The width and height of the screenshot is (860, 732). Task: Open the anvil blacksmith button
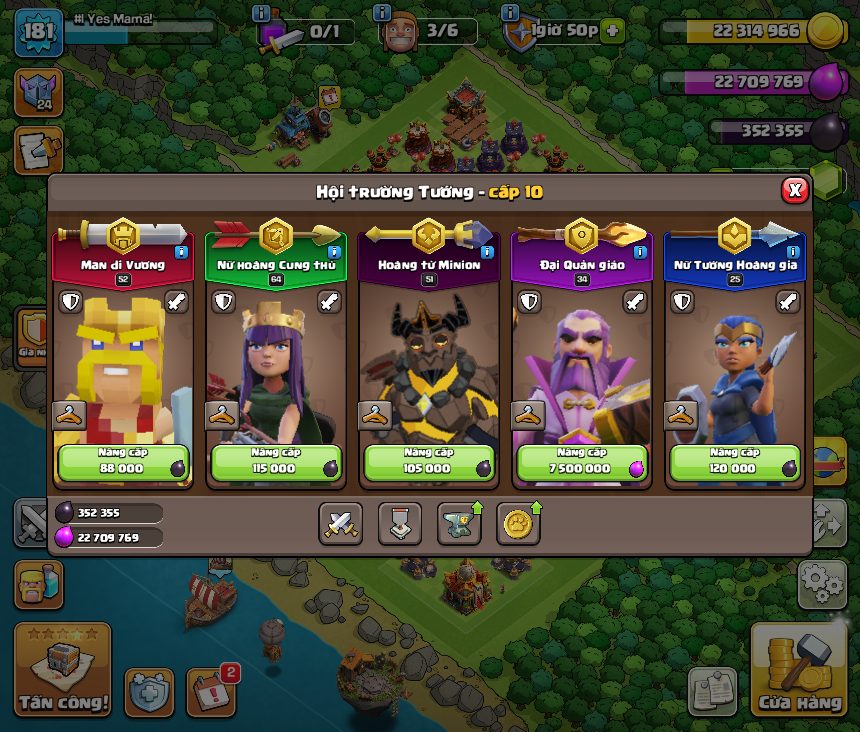tap(459, 523)
